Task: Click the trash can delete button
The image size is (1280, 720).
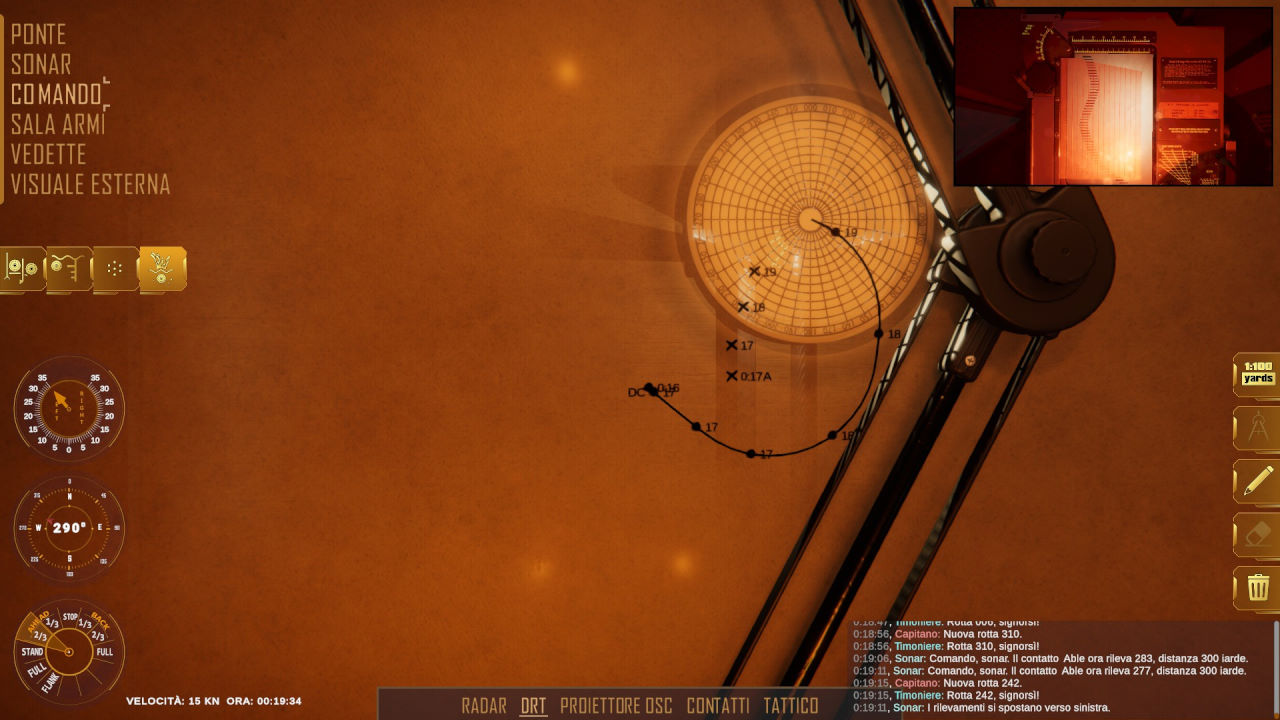Action: (x=1258, y=588)
